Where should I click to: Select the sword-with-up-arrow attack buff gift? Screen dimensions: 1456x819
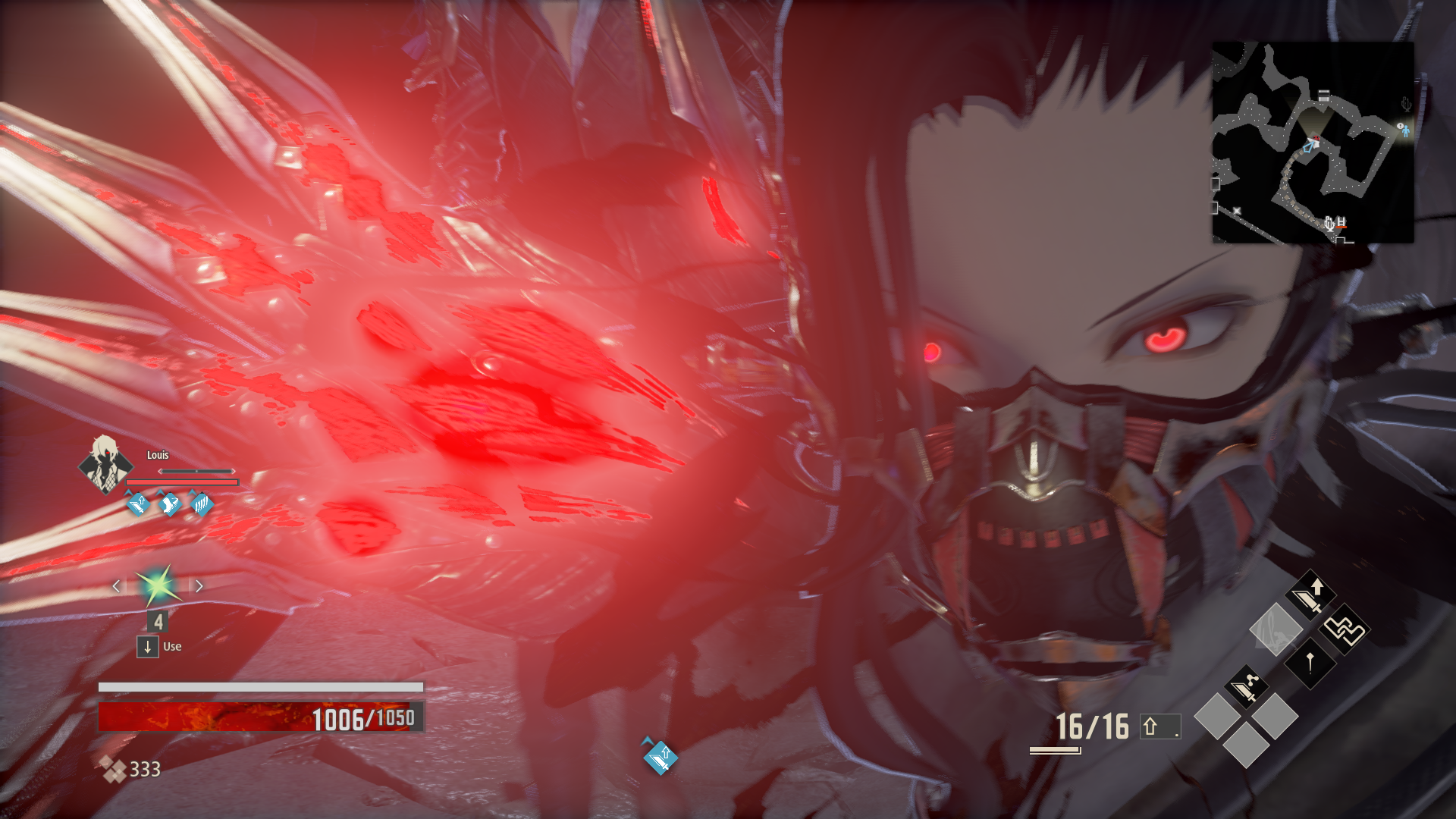(x=1311, y=595)
